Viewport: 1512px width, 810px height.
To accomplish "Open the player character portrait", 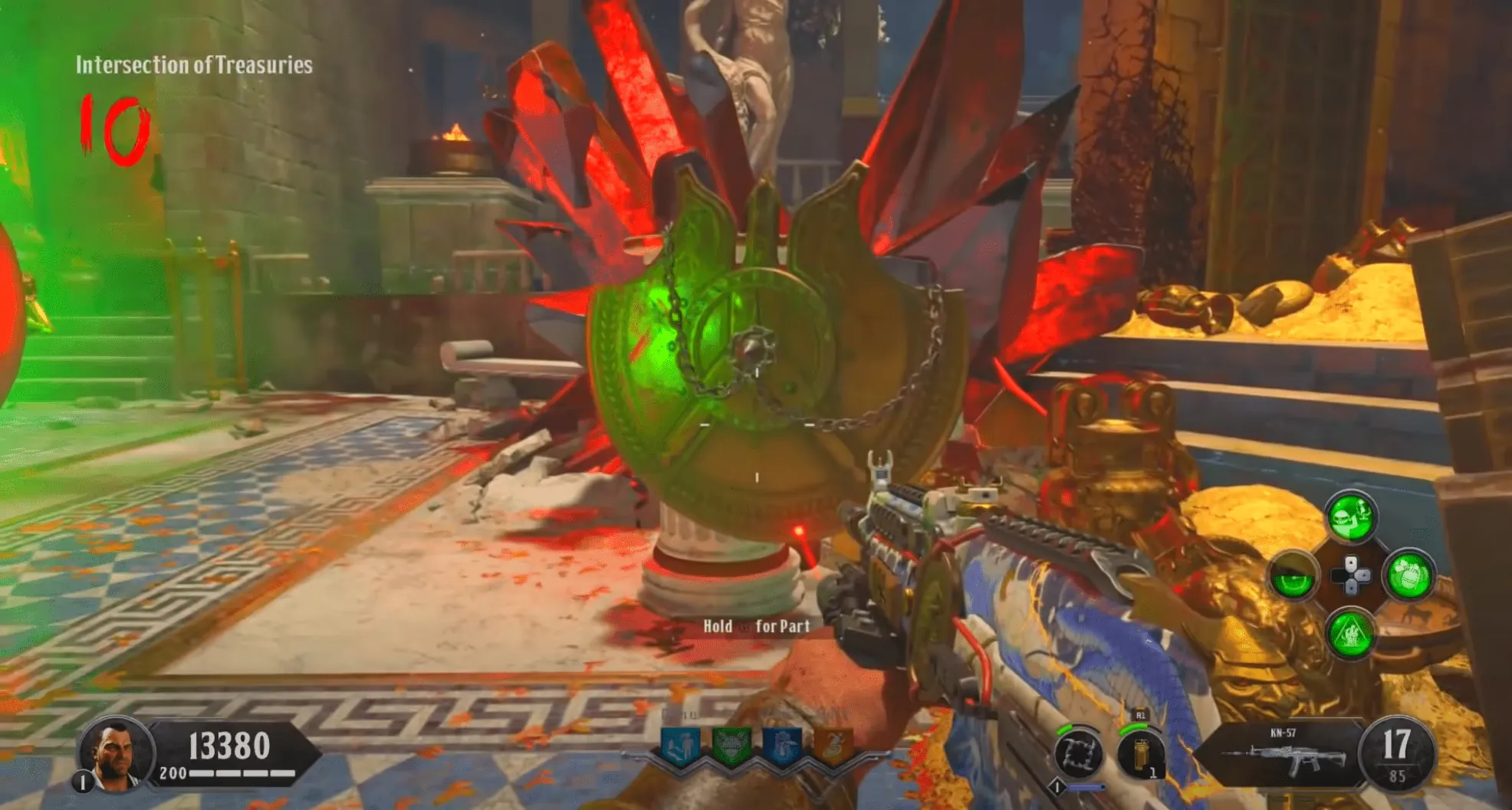I will [x=115, y=753].
